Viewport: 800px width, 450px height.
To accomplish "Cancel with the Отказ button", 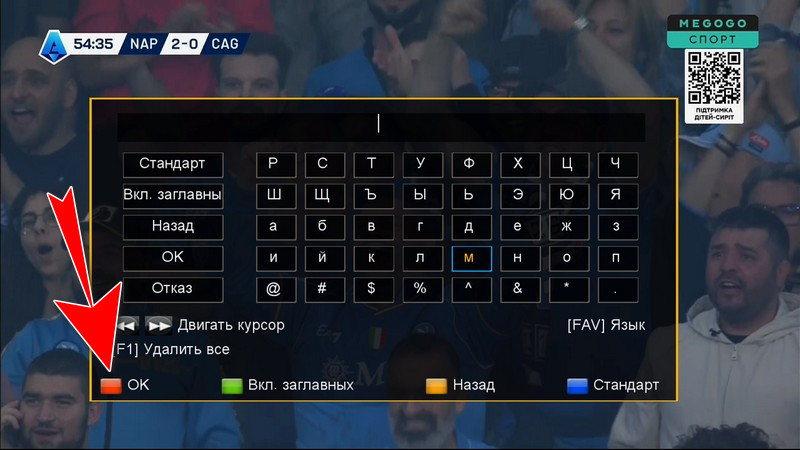I will tap(172, 289).
